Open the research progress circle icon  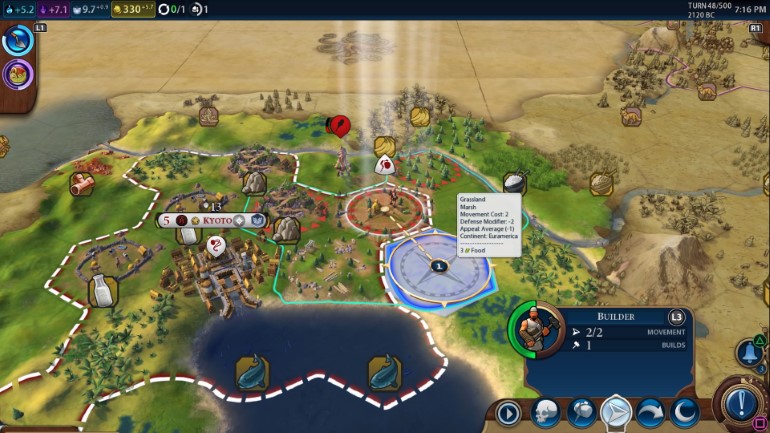tap(19, 42)
